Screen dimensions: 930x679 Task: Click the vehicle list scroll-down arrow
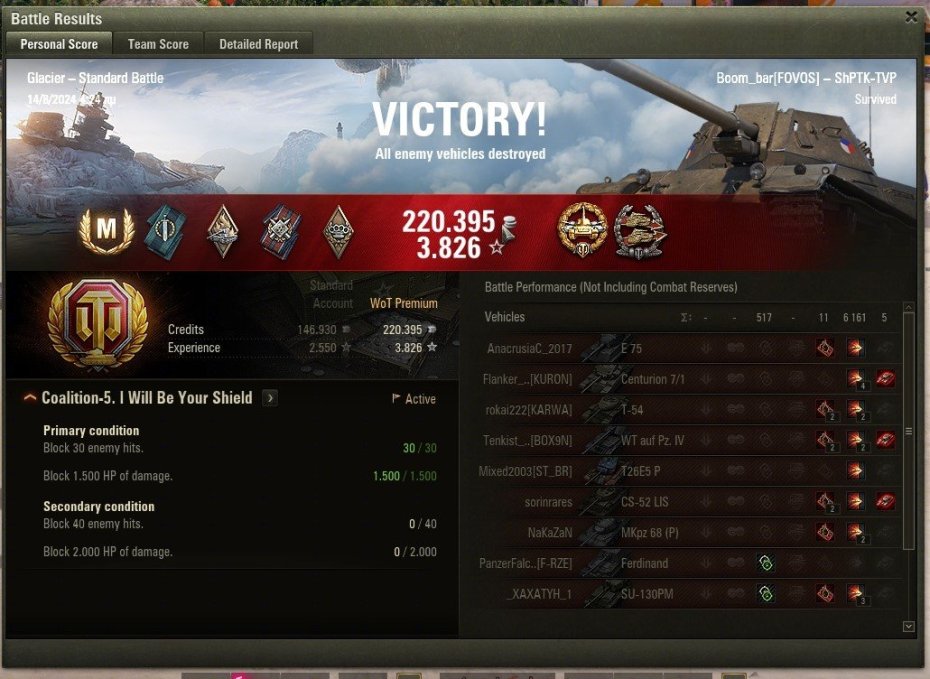click(908, 626)
